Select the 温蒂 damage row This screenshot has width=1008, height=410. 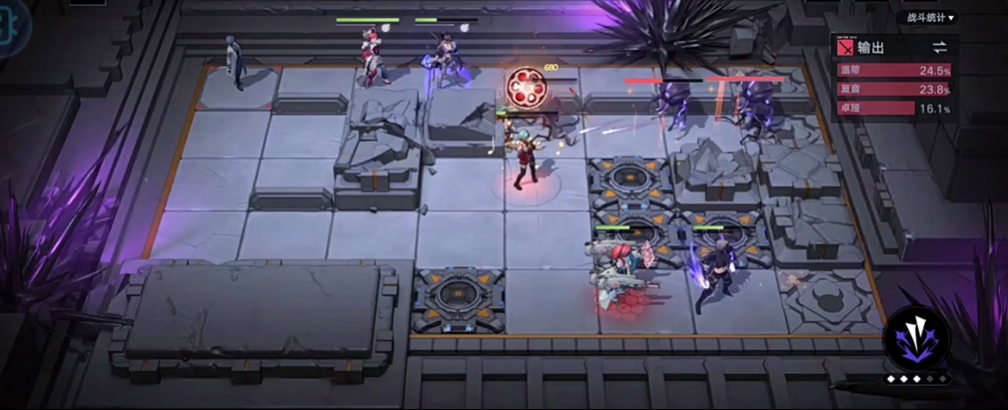895,71
